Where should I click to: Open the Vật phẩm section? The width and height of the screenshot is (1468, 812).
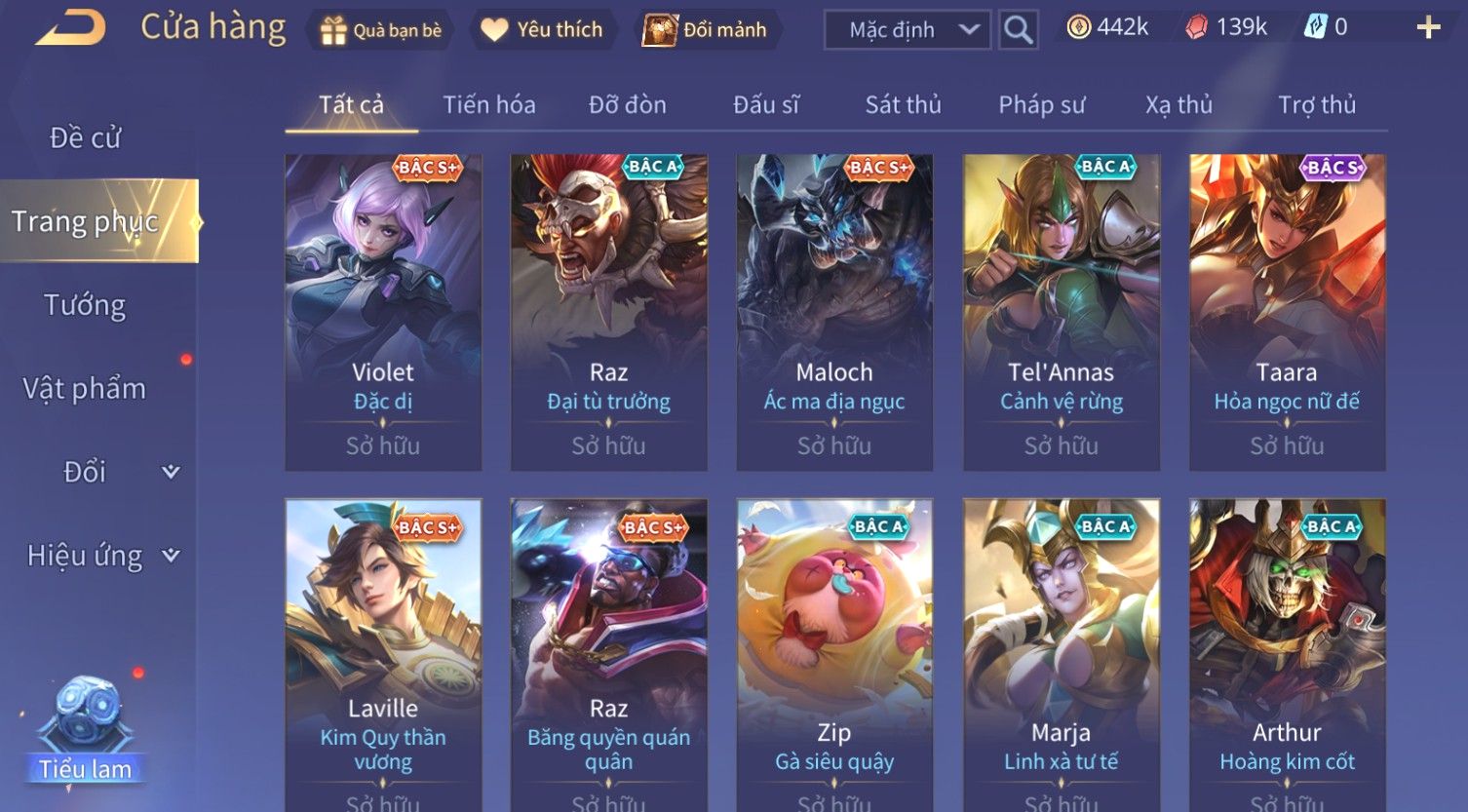click(x=86, y=389)
